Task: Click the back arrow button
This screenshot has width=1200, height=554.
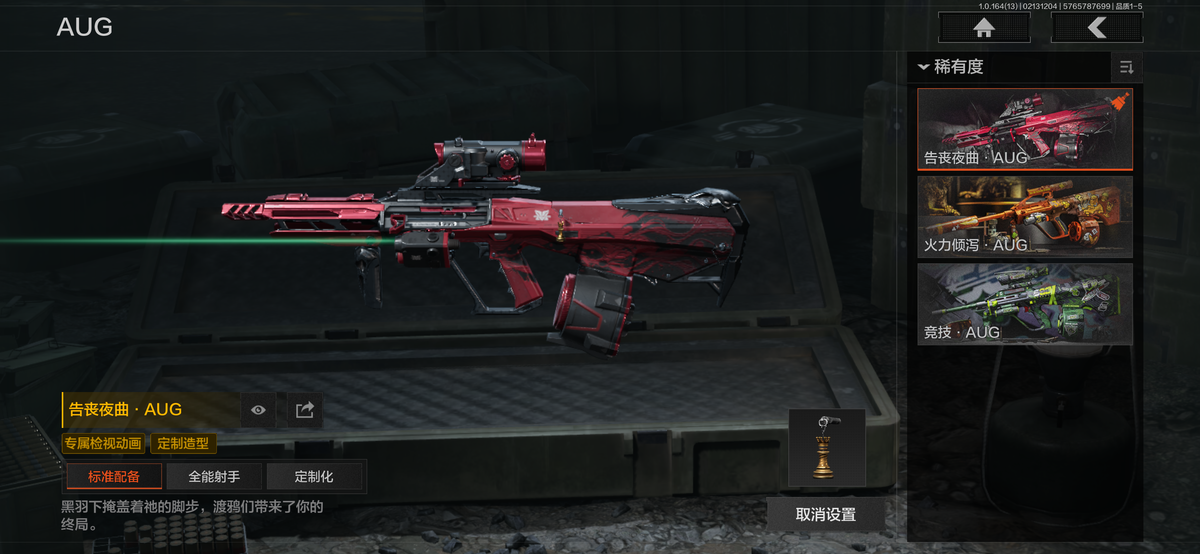Action: (1097, 28)
